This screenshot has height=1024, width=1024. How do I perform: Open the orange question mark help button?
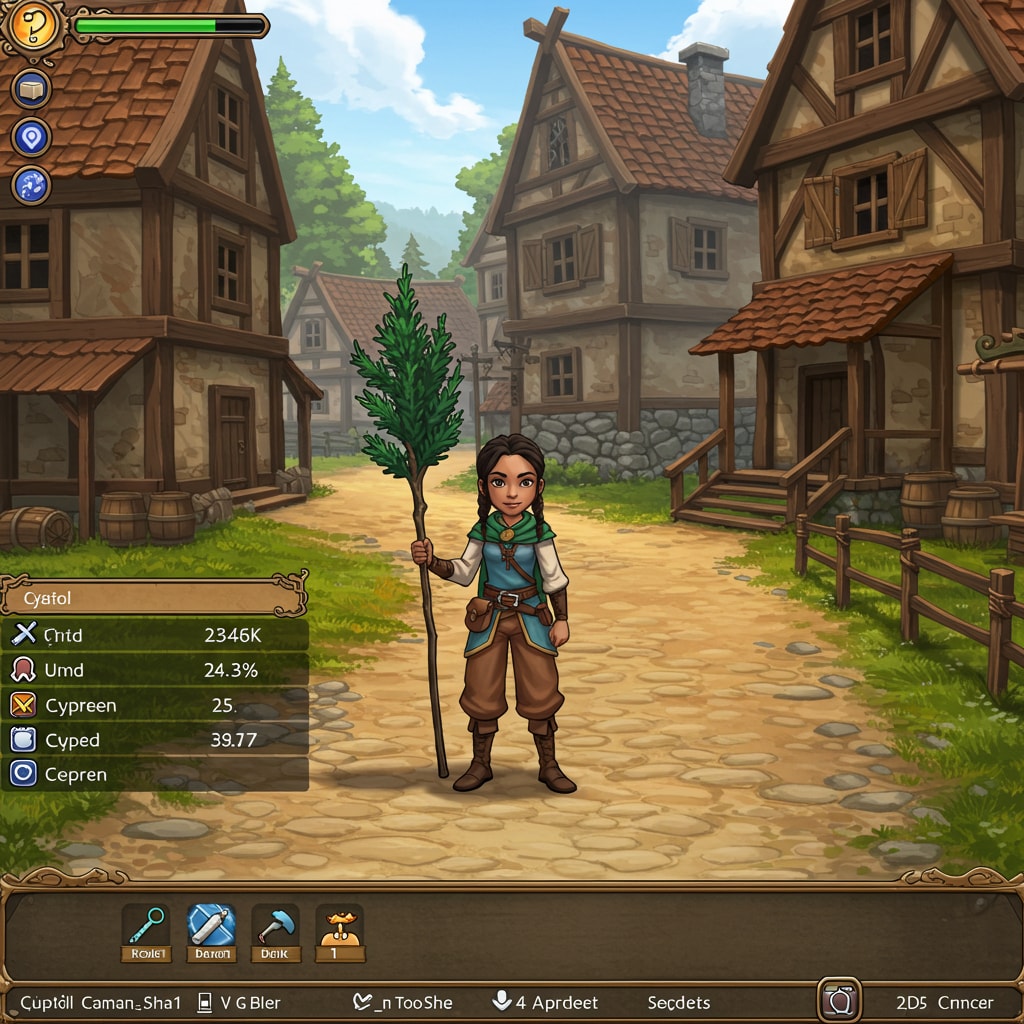[32, 28]
